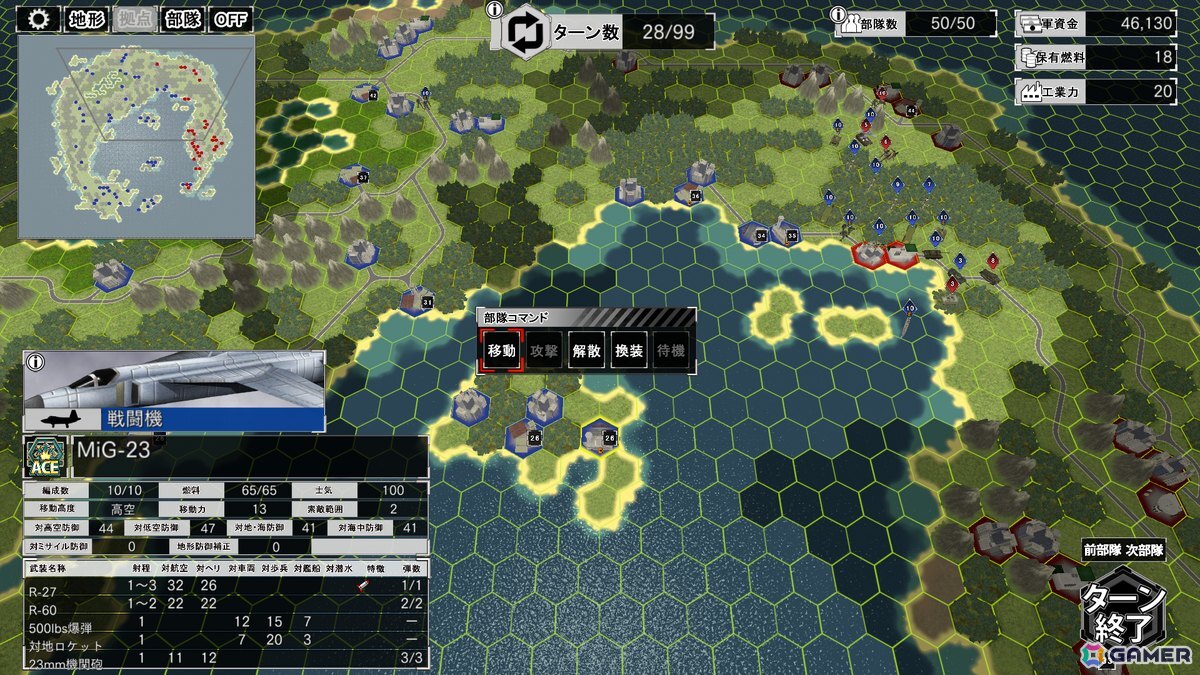The height and width of the screenshot is (675, 1200).
Task: Switch minimap to 部隊 unit view
Action: click(181, 19)
